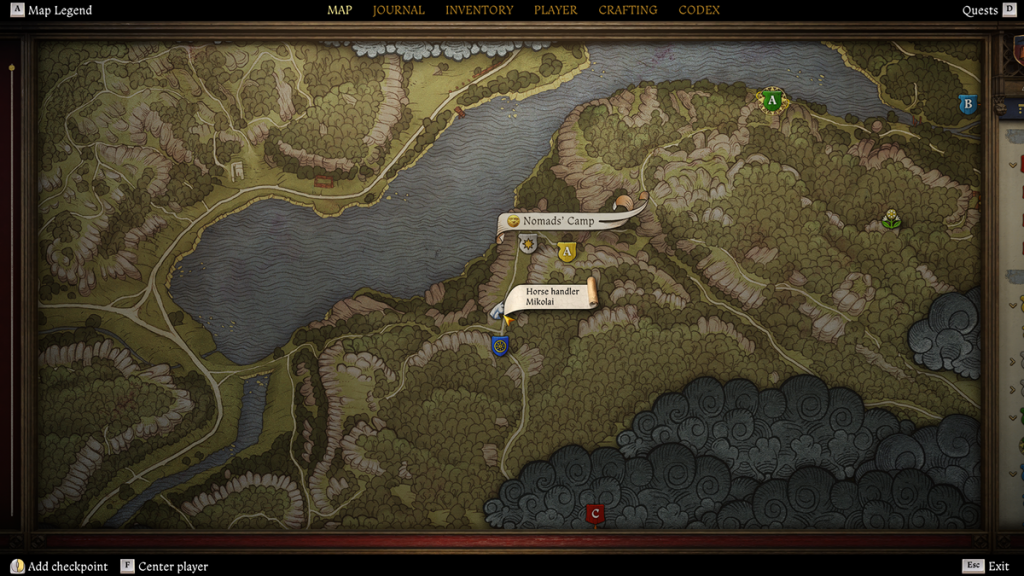Select the green A quest marker
Screen dimensions: 1024x576
(771, 100)
